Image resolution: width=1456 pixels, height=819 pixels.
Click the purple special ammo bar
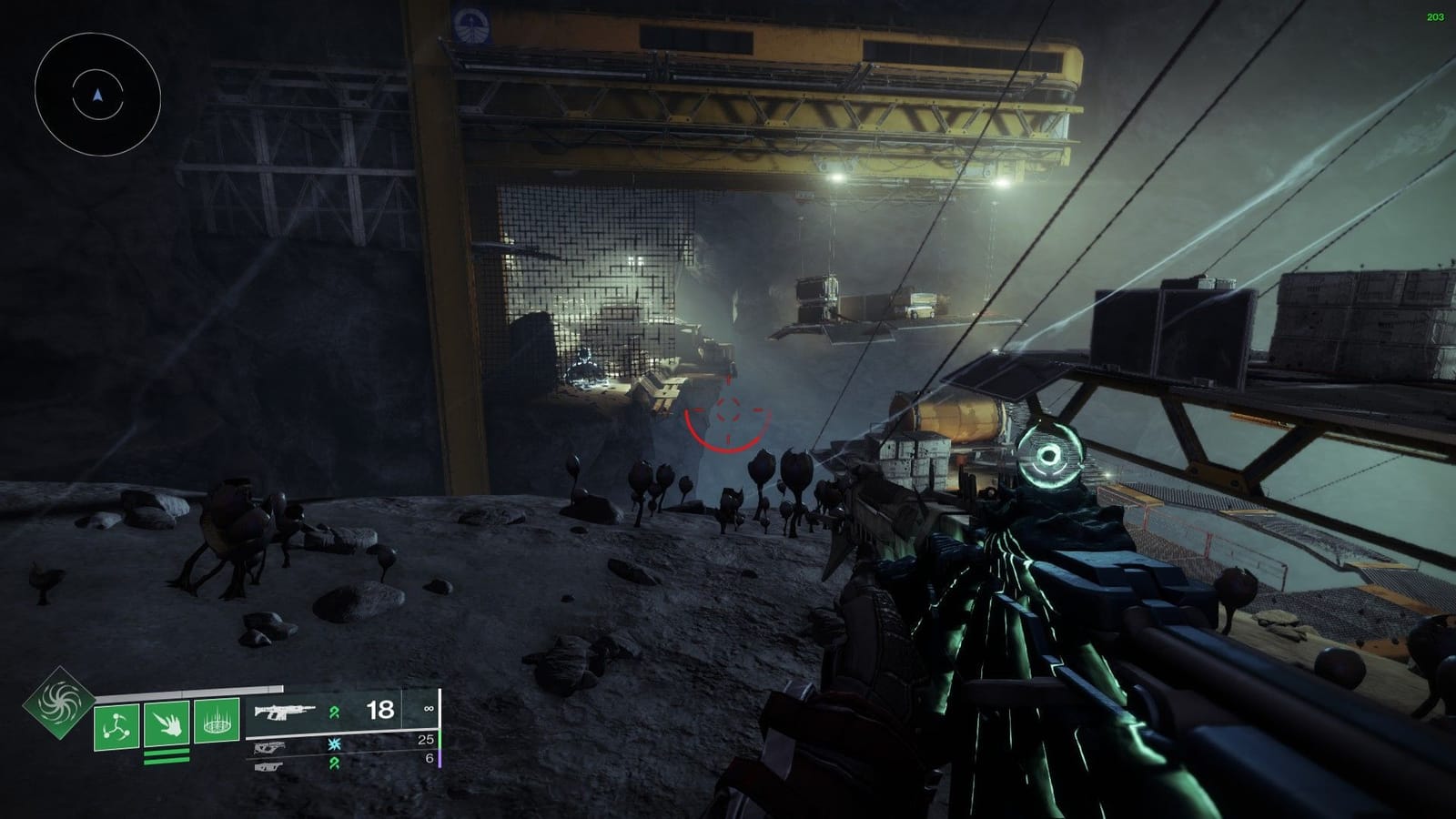(x=439, y=760)
